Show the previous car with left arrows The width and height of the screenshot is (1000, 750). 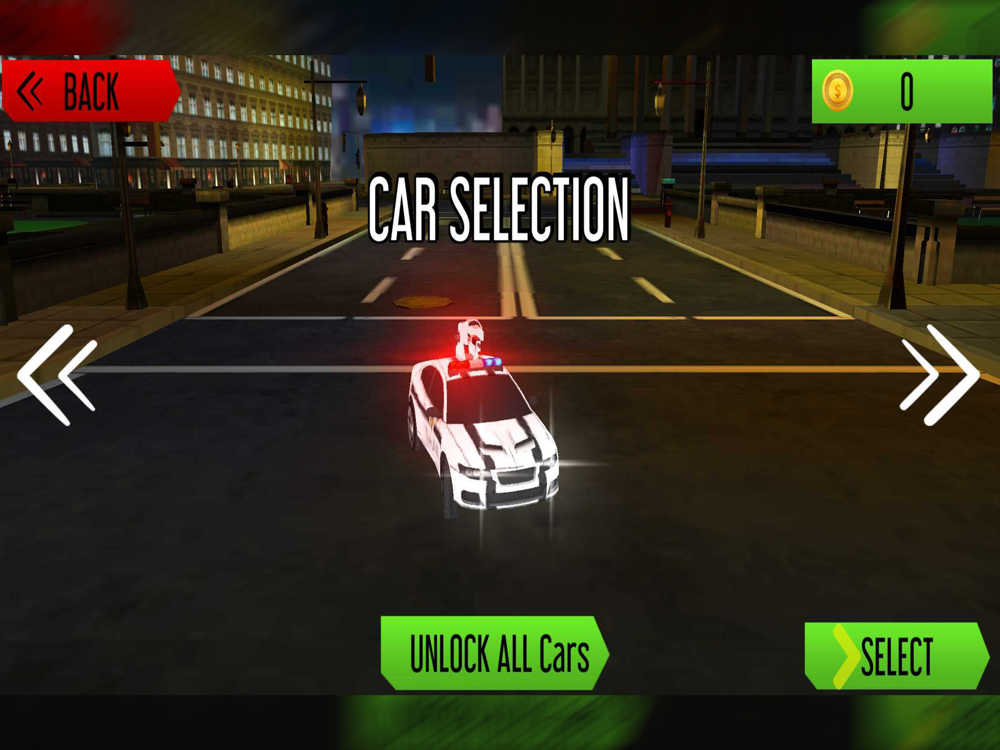pos(58,375)
